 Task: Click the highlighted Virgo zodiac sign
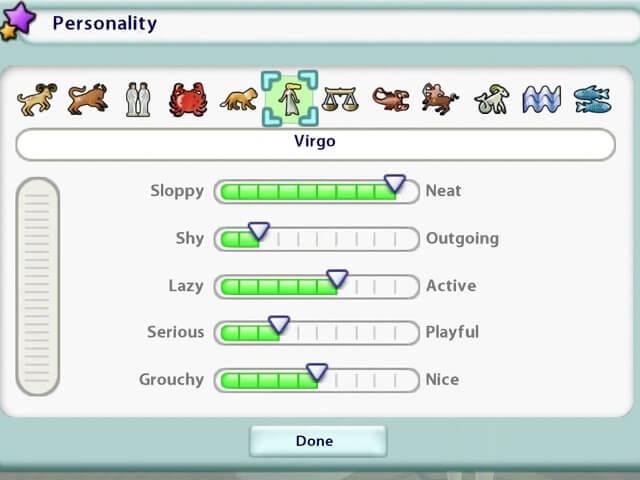click(x=289, y=98)
